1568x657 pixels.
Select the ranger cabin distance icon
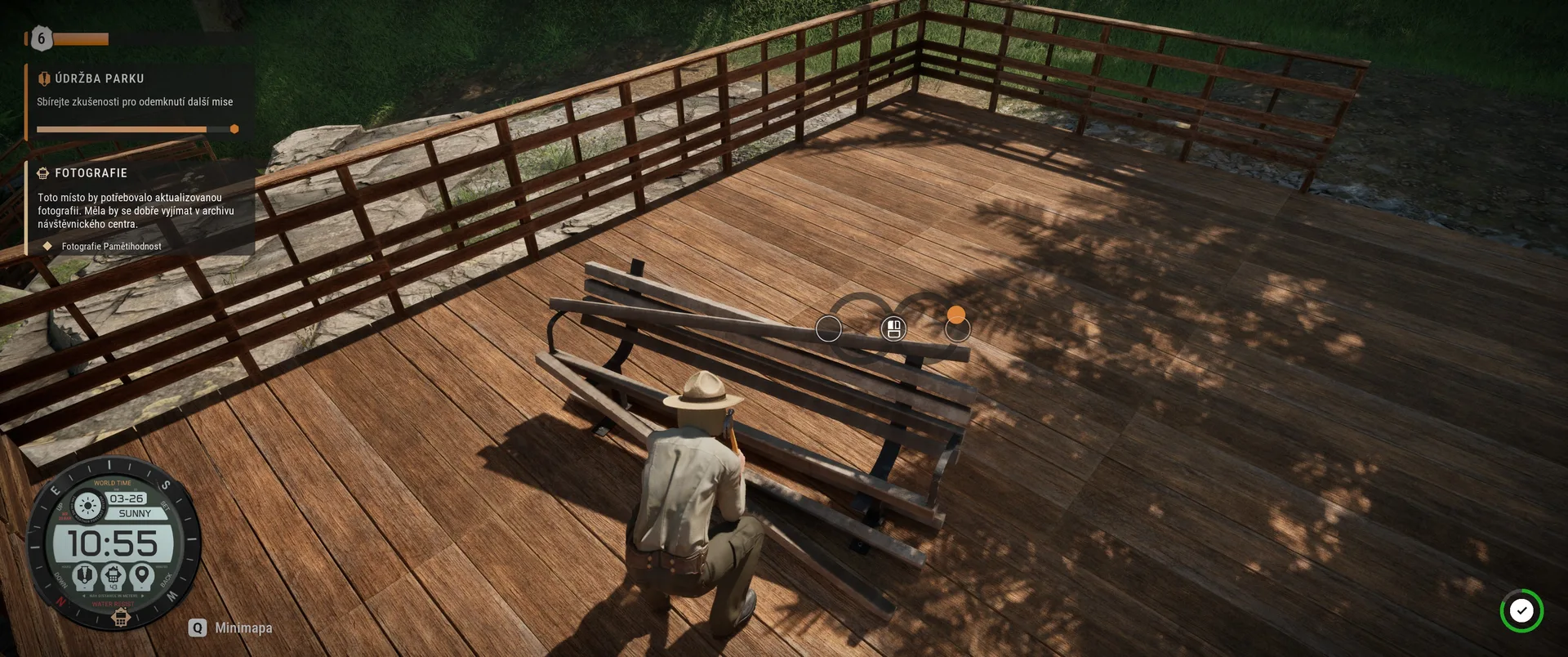click(114, 575)
